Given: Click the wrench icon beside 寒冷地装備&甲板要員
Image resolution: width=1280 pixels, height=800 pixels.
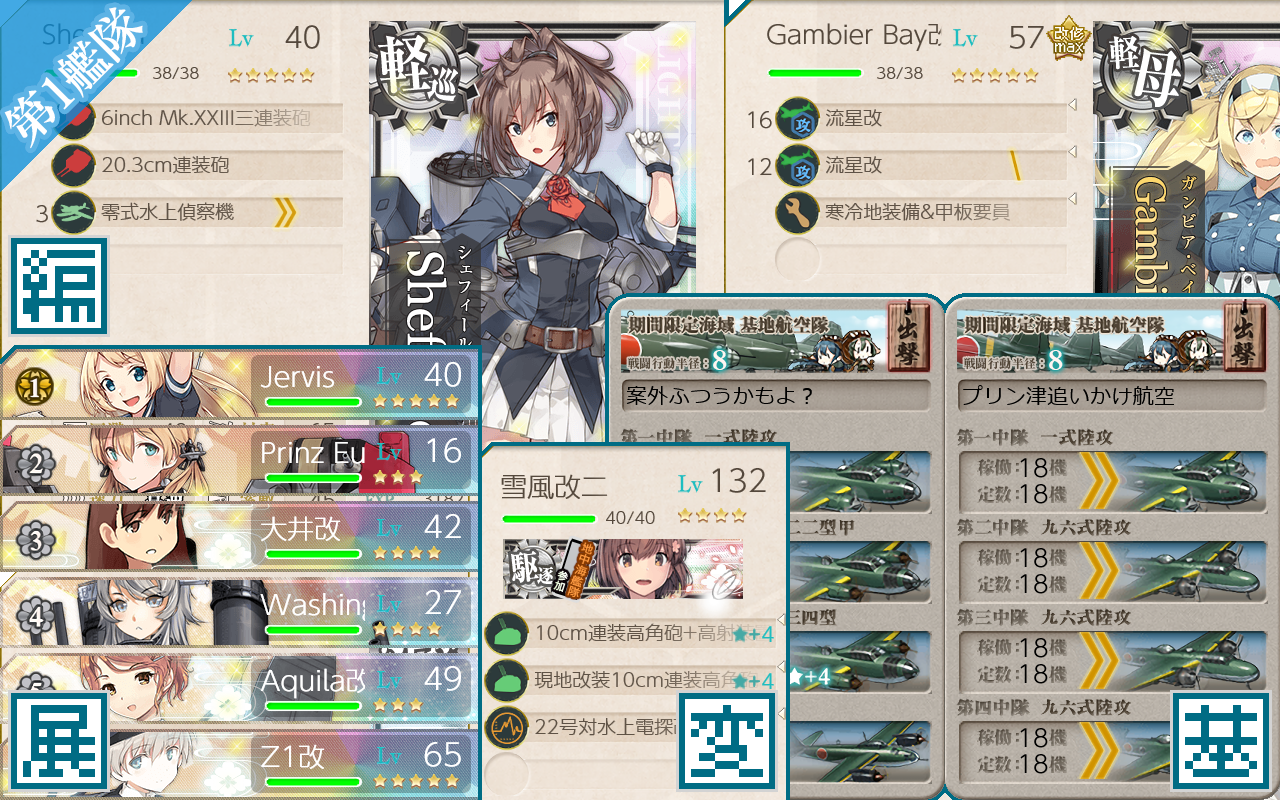Looking at the screenshot, I should [x=797, y=213].
